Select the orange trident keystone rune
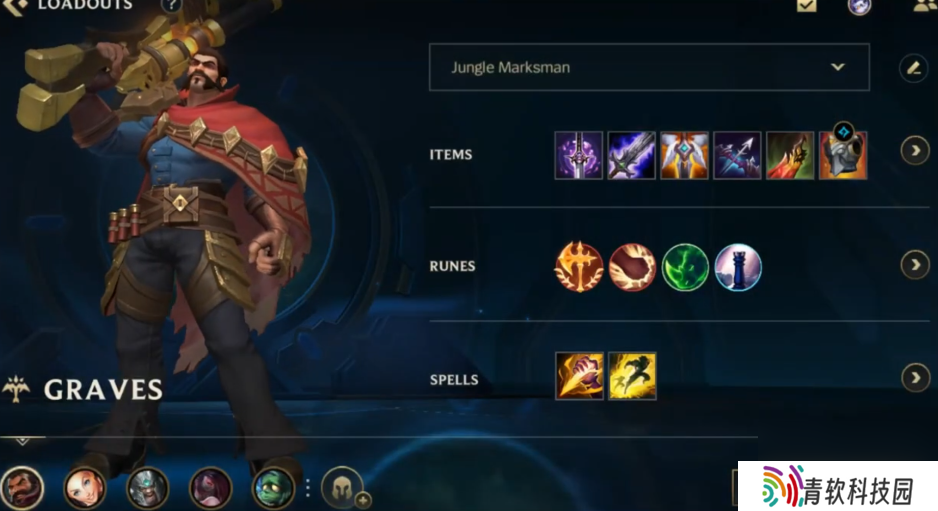The height and width of the screenshot is (511, 938). pyautogui.click(x=579, y=267)
